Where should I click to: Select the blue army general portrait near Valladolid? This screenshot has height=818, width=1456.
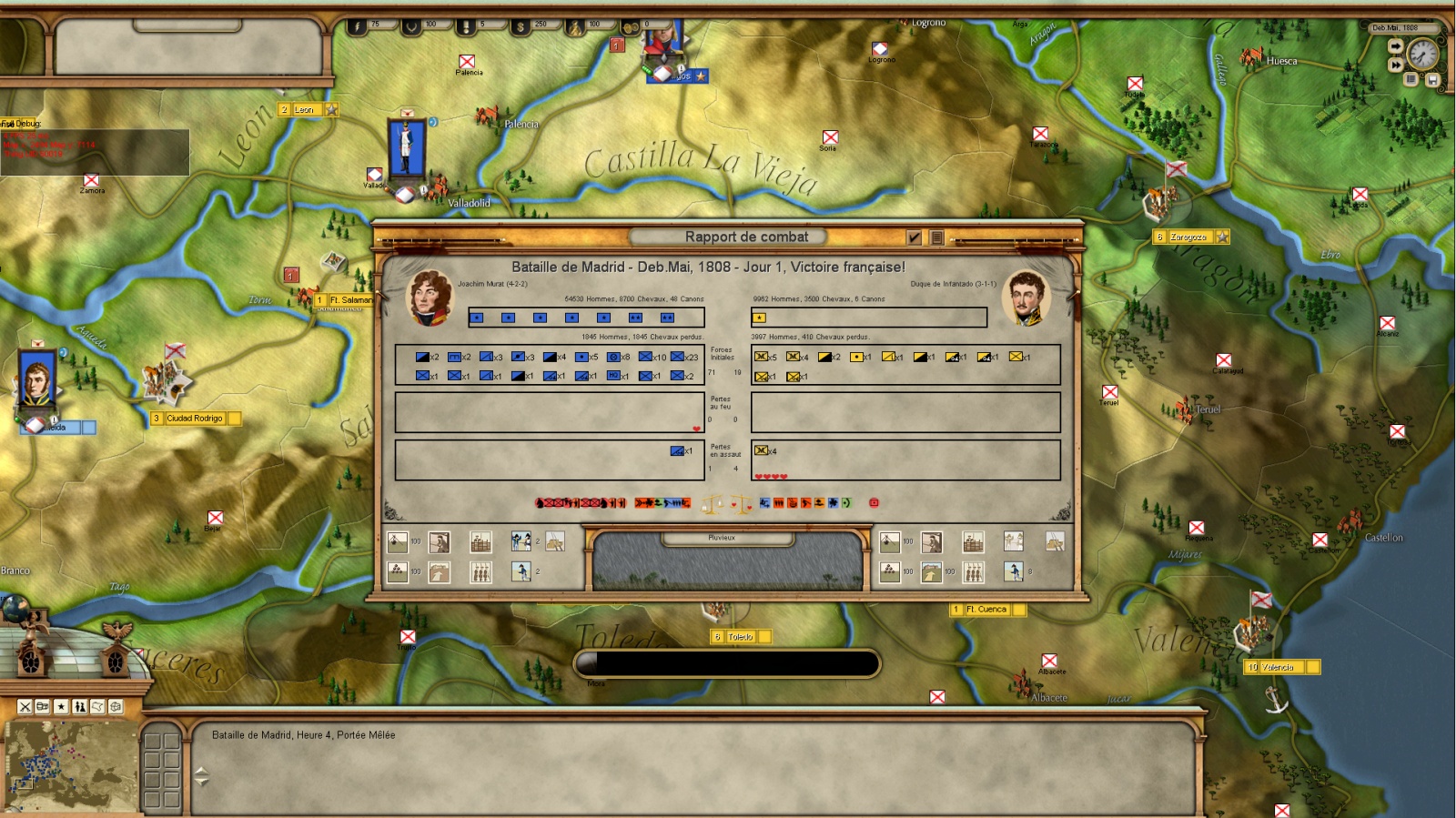click(406, 146)
